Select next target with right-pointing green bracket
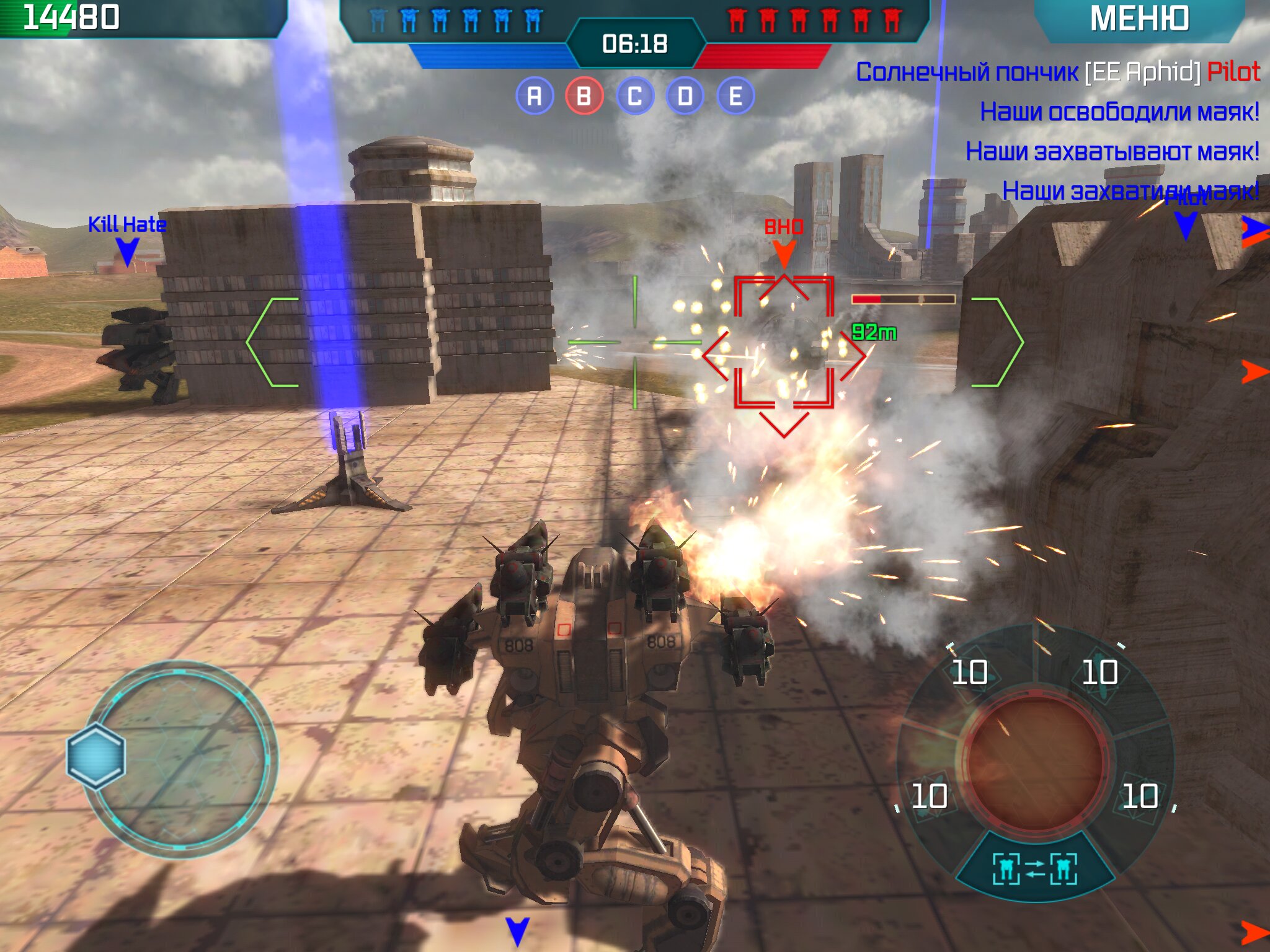 (998, 342)
